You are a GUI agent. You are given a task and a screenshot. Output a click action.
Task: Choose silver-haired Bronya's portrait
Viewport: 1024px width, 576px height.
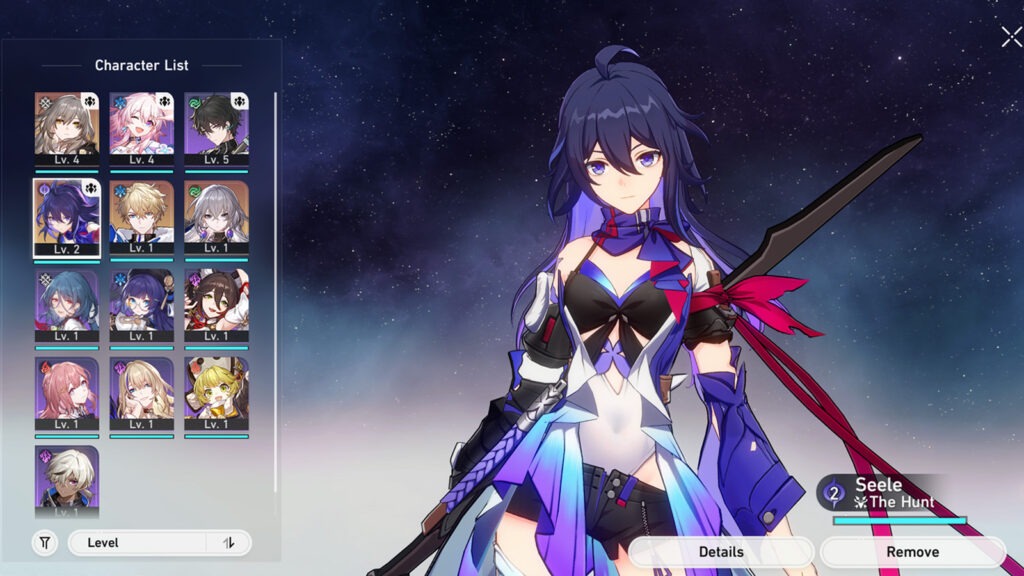coord(216,217)
